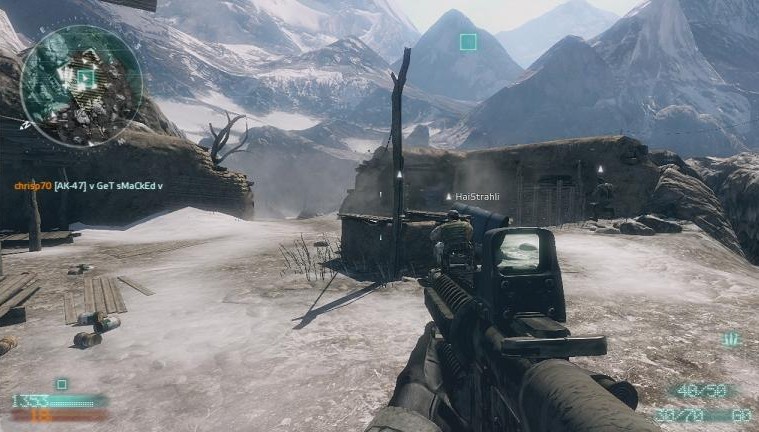Click the chrisp70 AK-47 kill feed entry

point(88,186)
